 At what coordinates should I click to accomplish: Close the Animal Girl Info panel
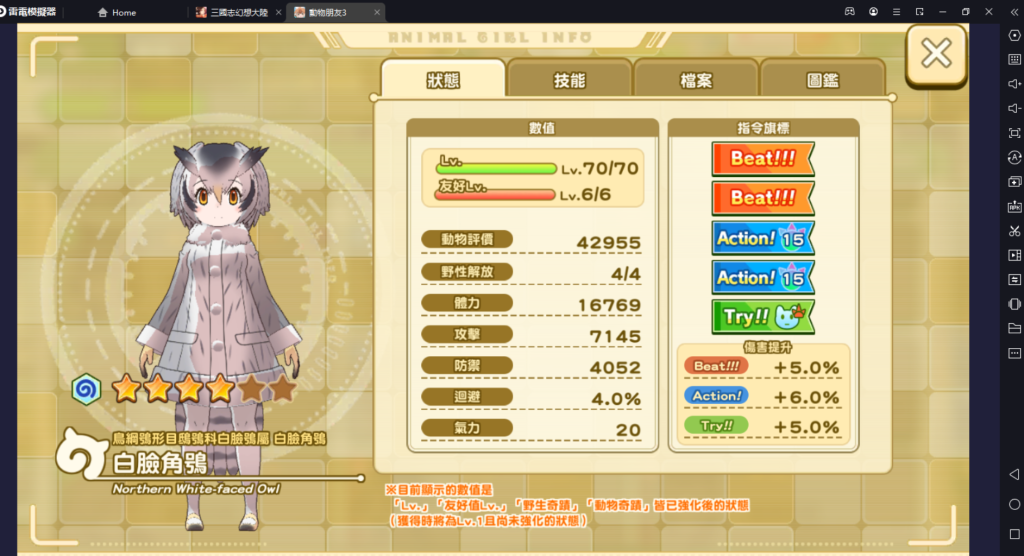coord(935,54)
